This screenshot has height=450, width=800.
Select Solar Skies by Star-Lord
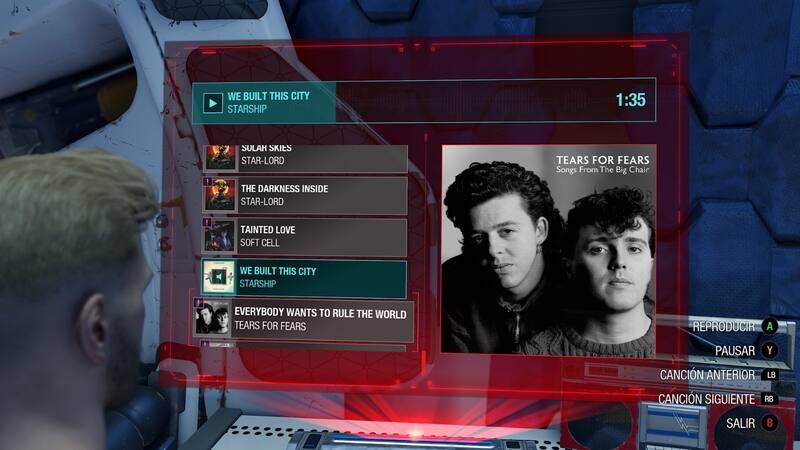305,157
